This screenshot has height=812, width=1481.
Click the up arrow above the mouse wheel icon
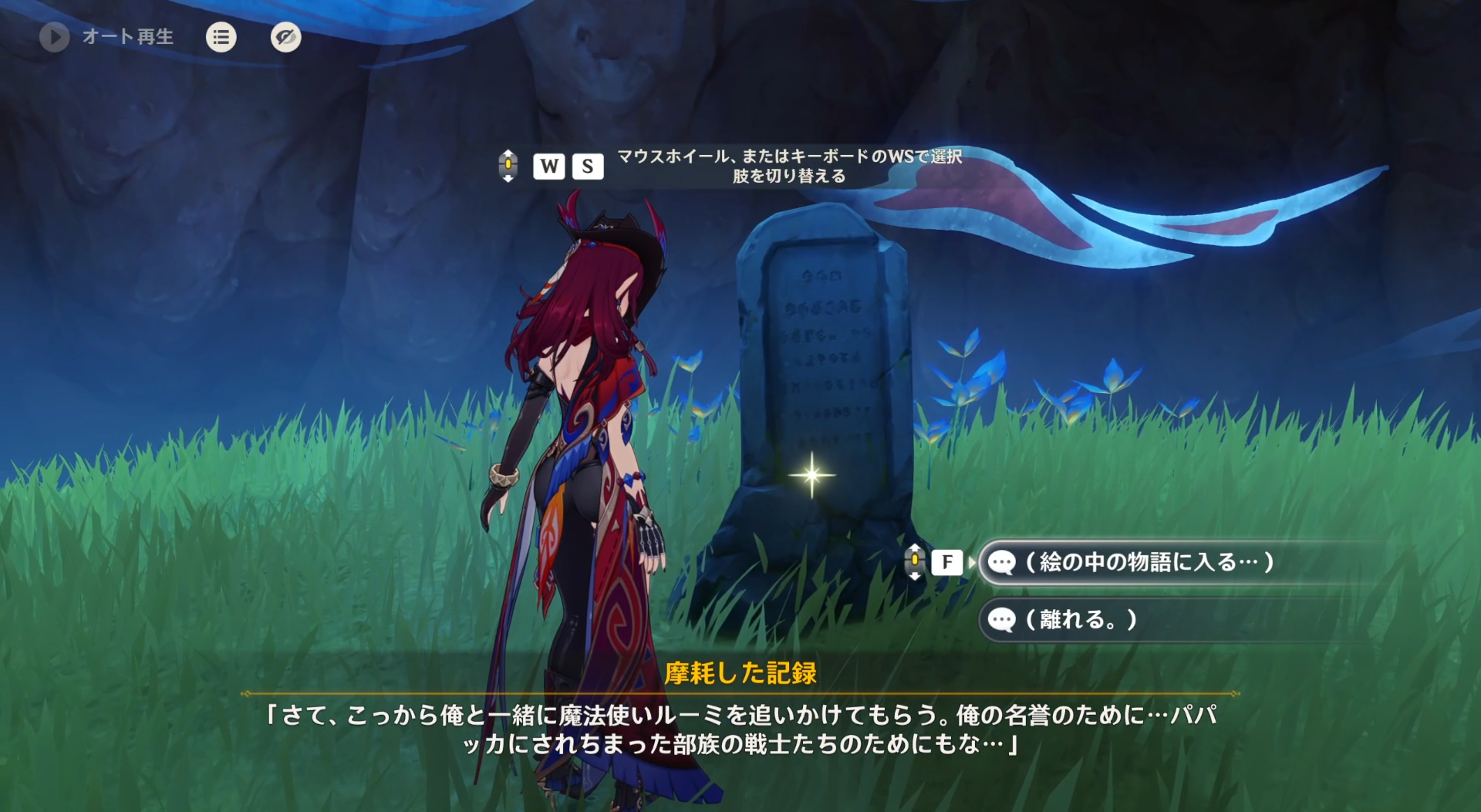coord(509,155)
